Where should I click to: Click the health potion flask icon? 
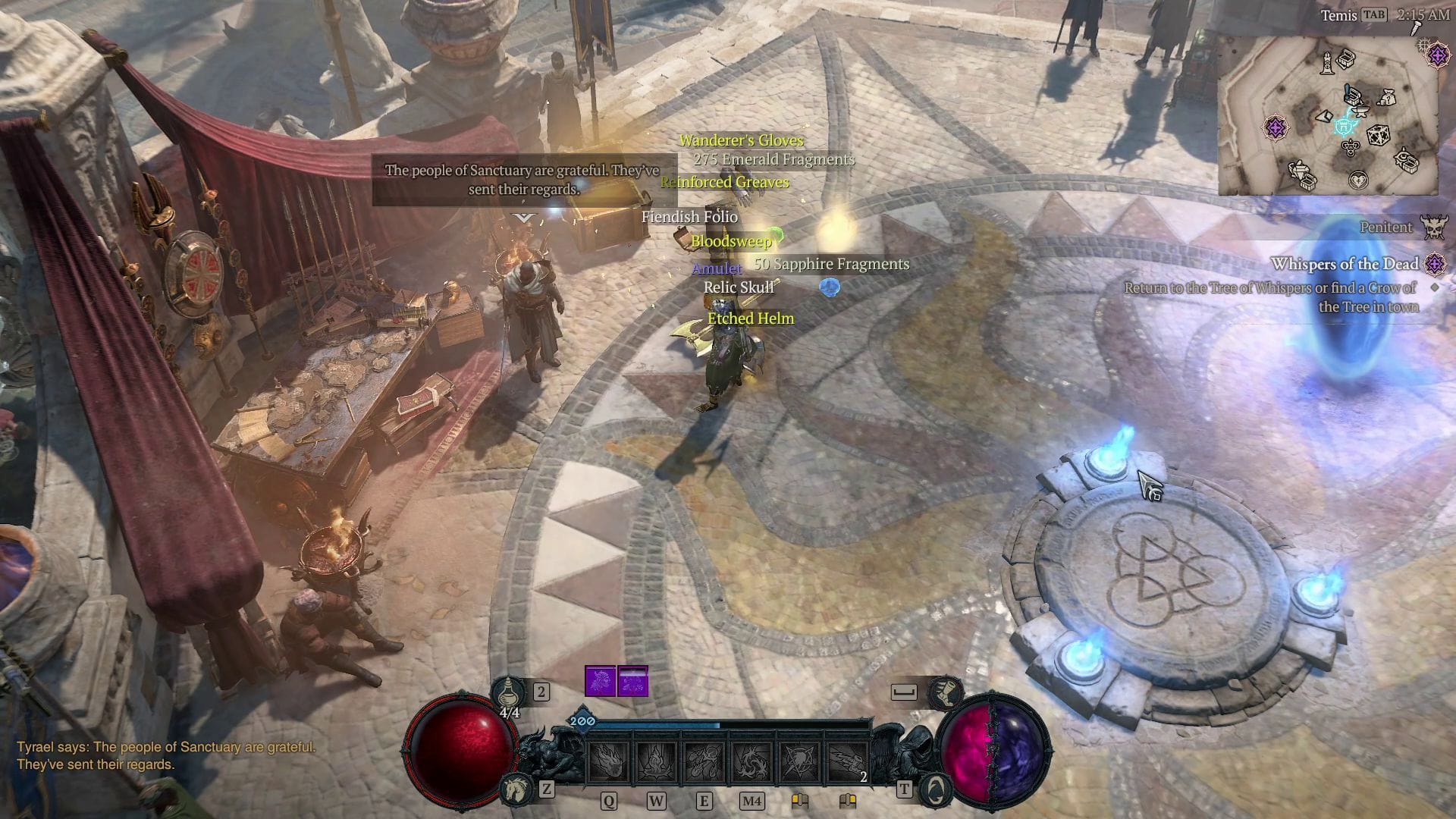coord(507,694)
